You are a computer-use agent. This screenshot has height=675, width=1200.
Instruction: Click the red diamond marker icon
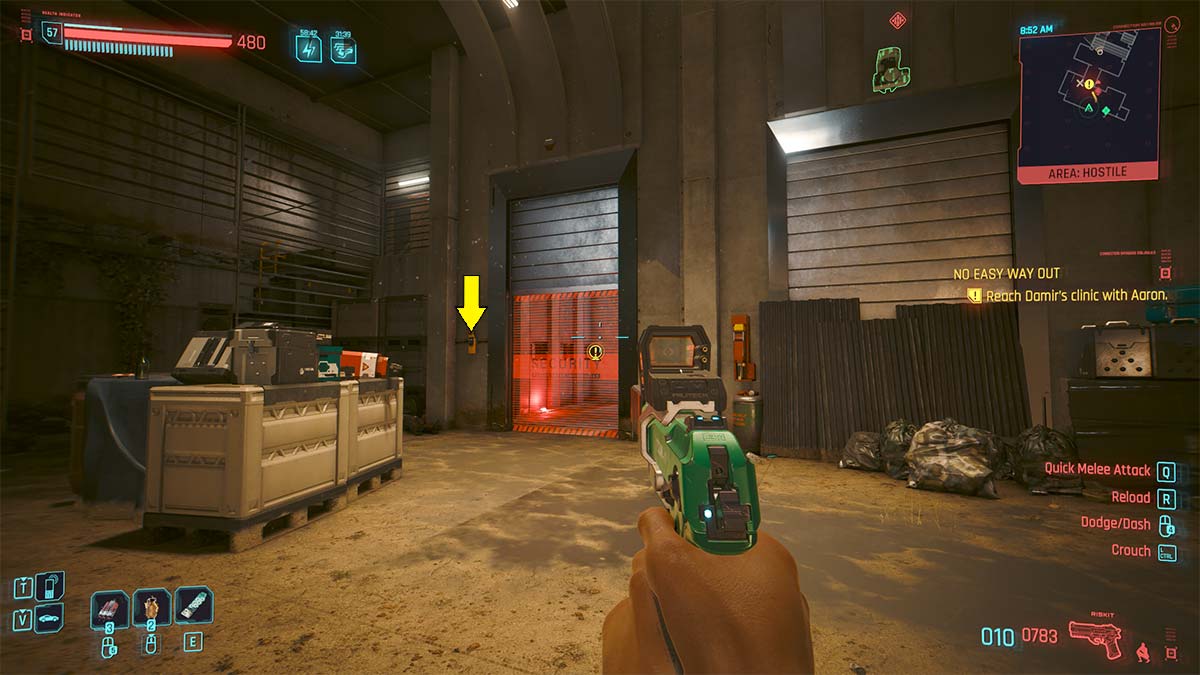[897, 20]
